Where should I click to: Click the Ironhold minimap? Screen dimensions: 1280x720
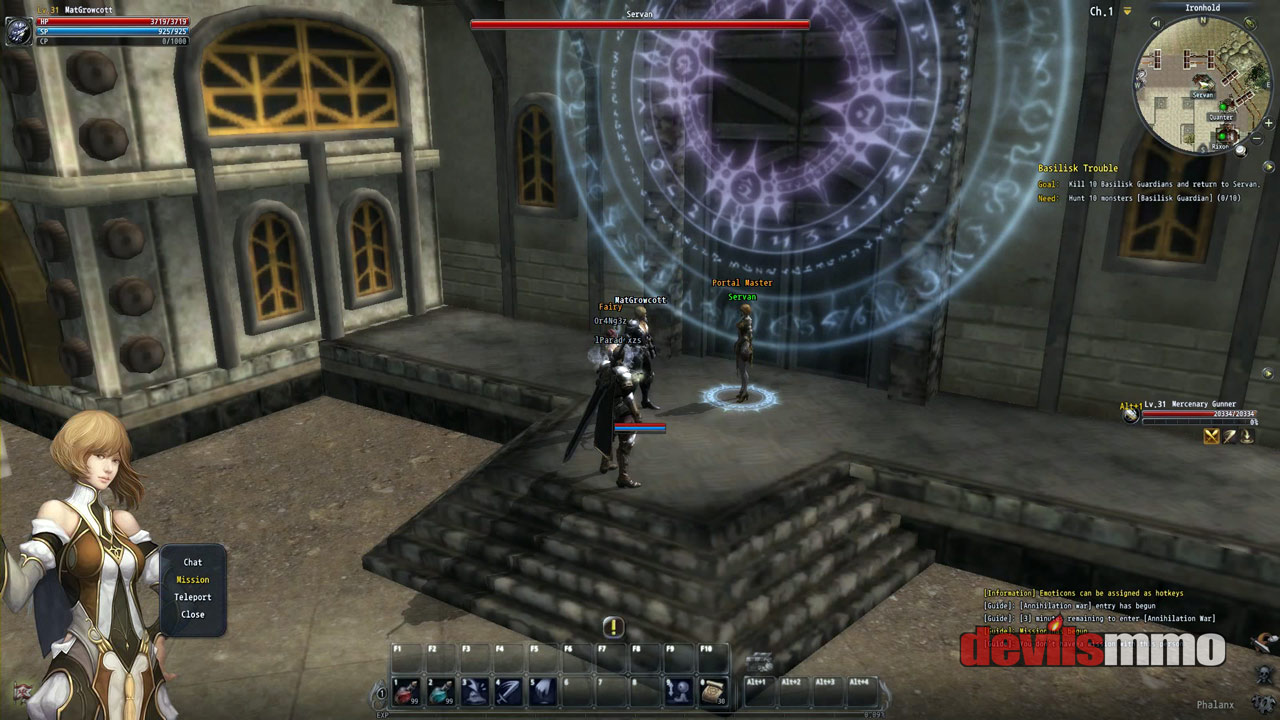tap(1201, 85)
